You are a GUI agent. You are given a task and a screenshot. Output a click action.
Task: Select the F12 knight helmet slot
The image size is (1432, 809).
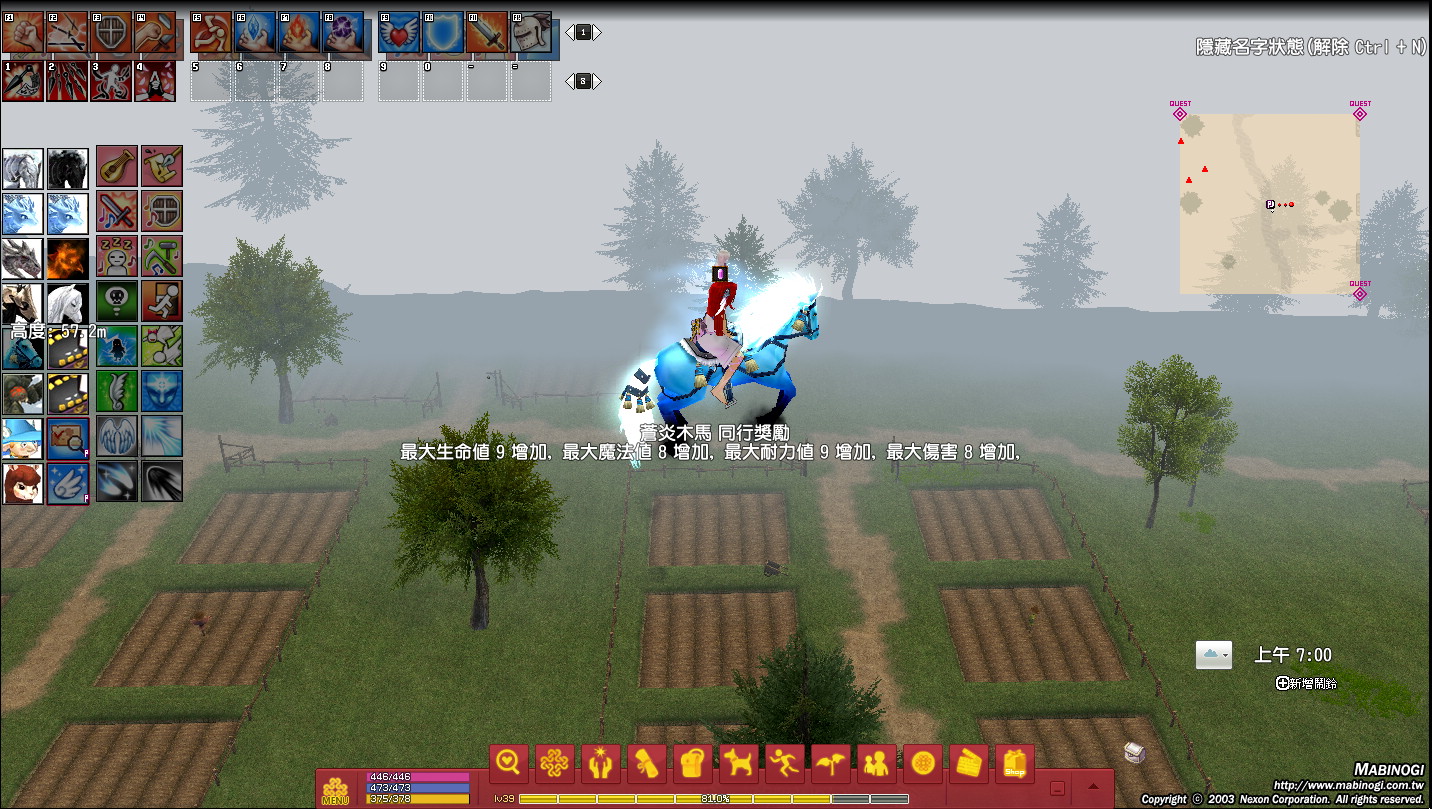pyautogui.click(x=531, y=33)
